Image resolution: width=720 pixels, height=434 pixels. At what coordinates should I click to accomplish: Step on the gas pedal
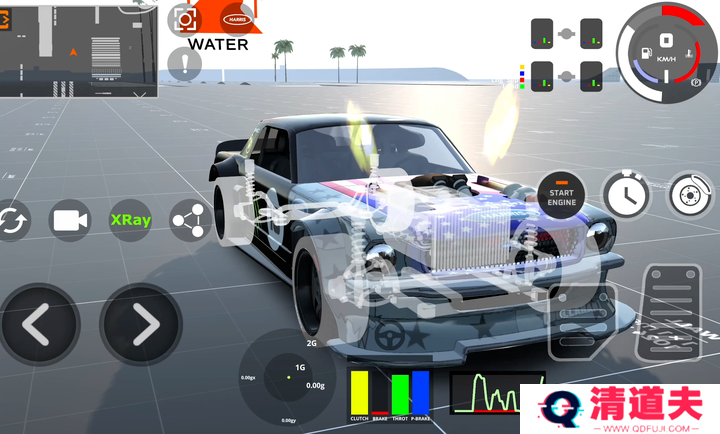tap(670, 310)
